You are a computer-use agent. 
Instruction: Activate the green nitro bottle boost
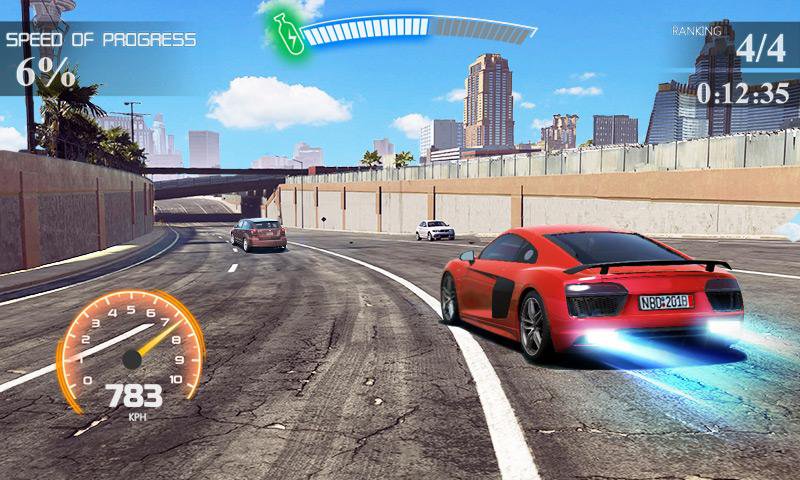coord(287,33)
